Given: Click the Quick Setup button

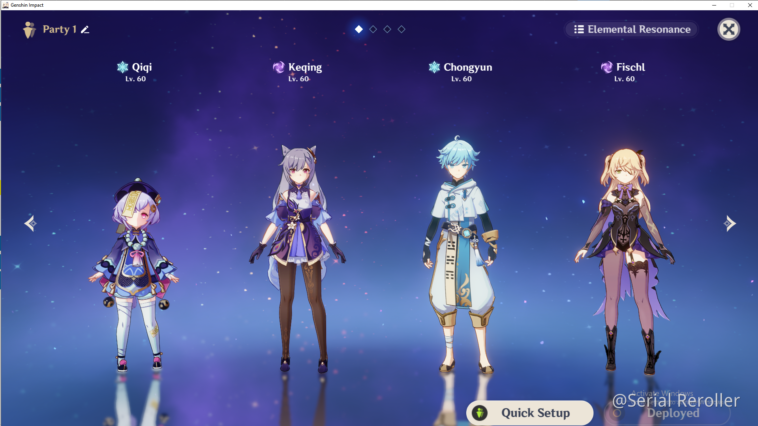Looking at the screenshot, I should tap(530, 412).
